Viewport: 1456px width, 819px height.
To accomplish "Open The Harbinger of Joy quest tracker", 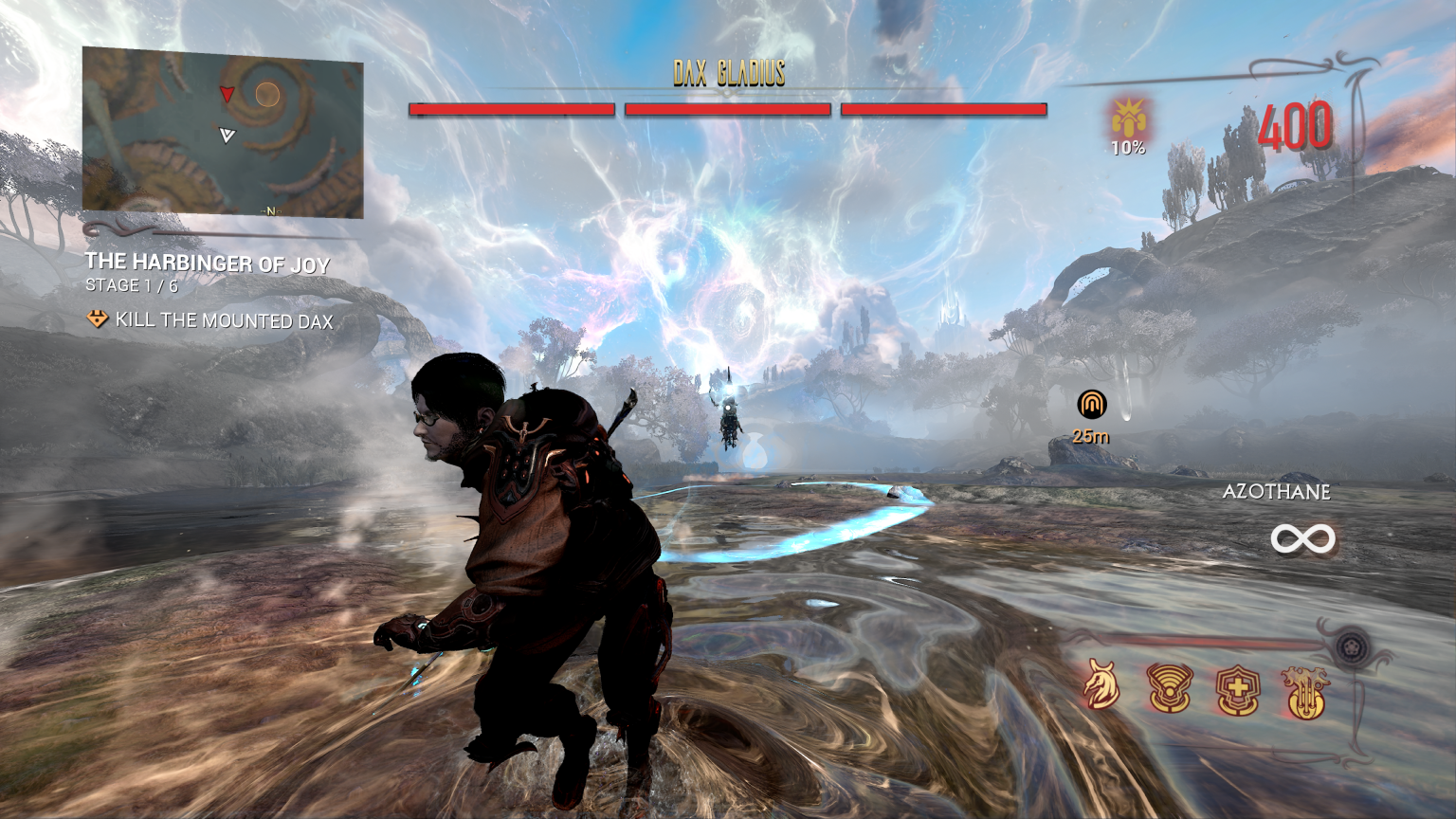I will pyautogui.click(x=208, y=263).
